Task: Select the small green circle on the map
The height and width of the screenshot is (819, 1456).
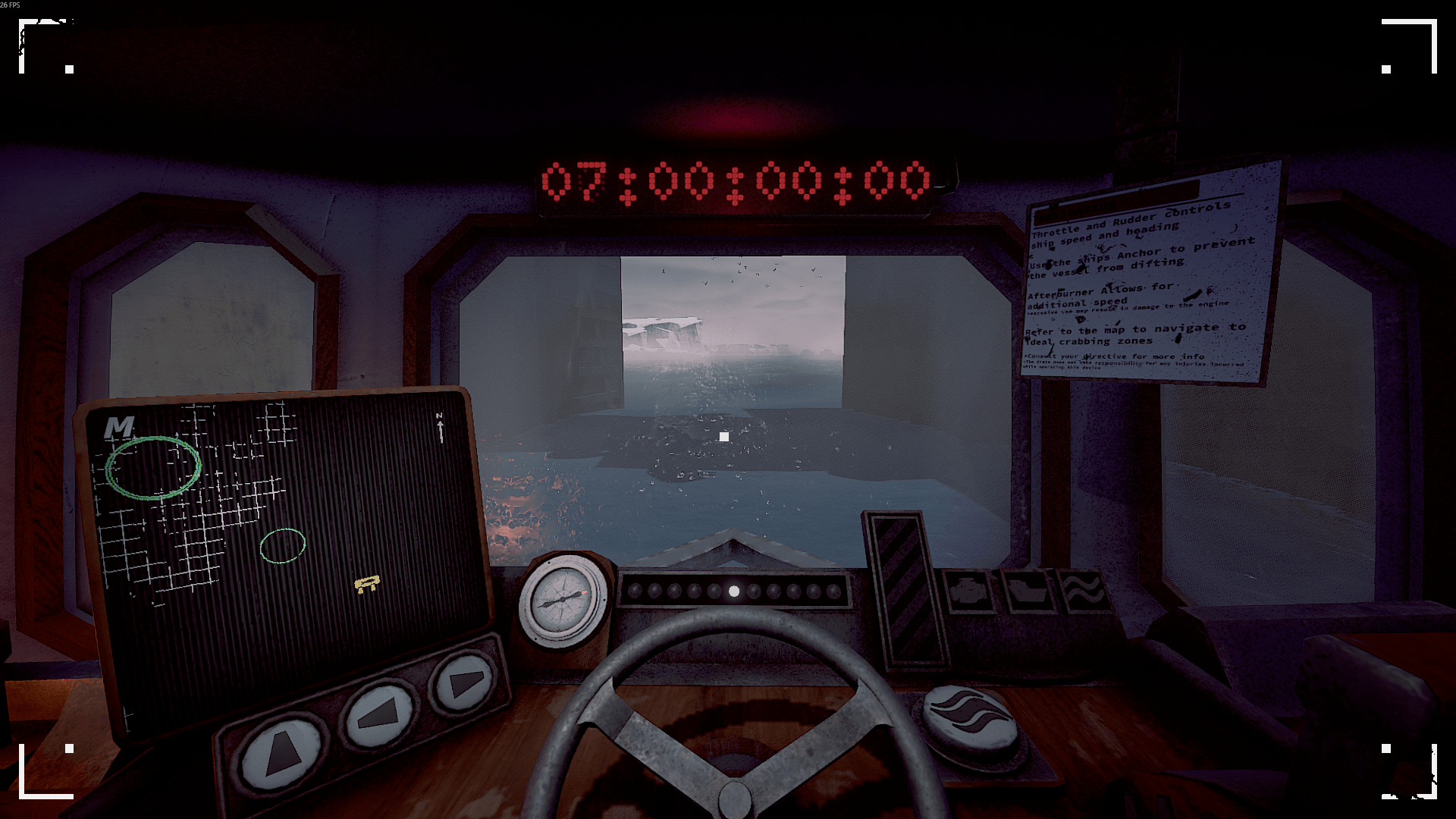Action: tap(283, 545)
